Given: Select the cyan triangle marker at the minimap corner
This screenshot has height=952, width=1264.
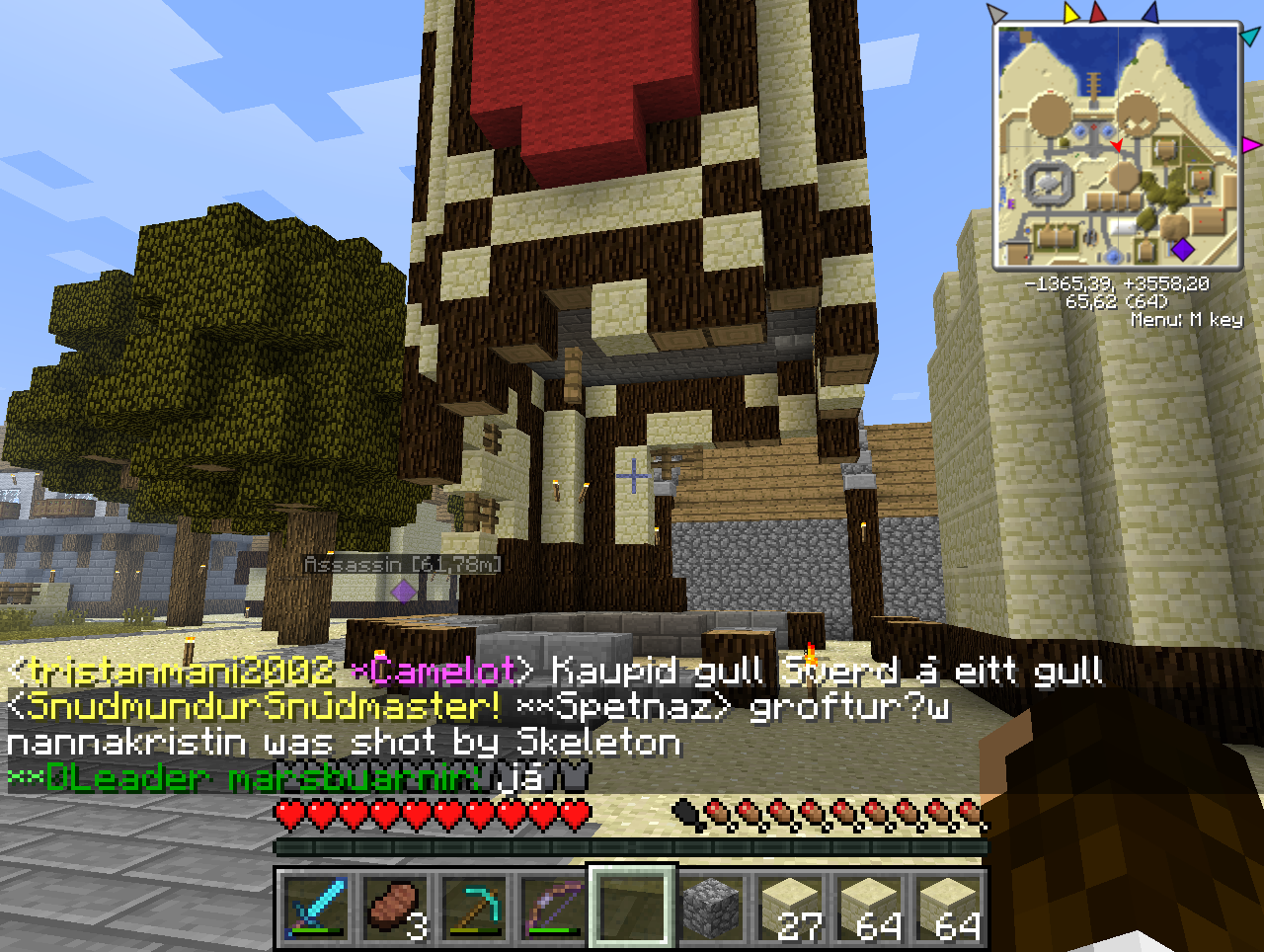Looking at the screenshot, I should 1249,37.
